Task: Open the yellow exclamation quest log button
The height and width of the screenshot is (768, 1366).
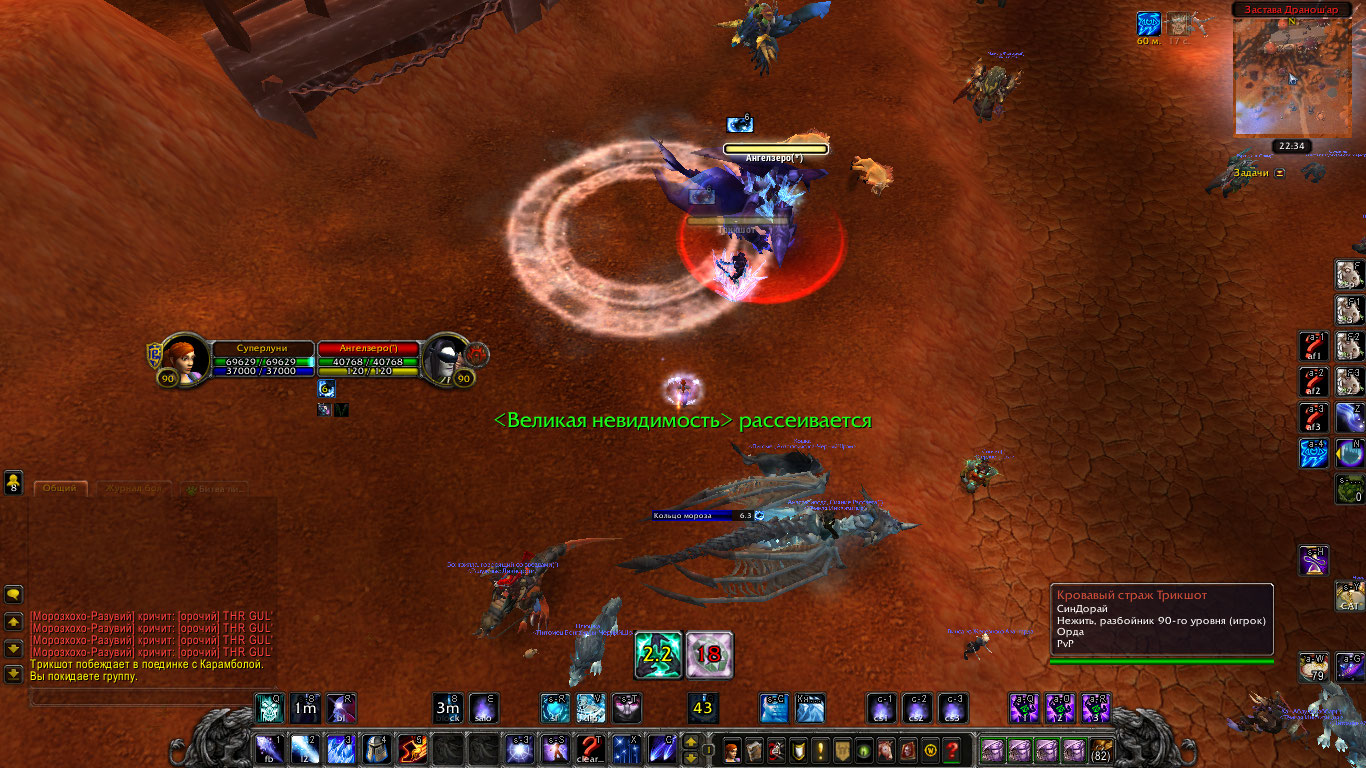Action: [x=821, y=749]
